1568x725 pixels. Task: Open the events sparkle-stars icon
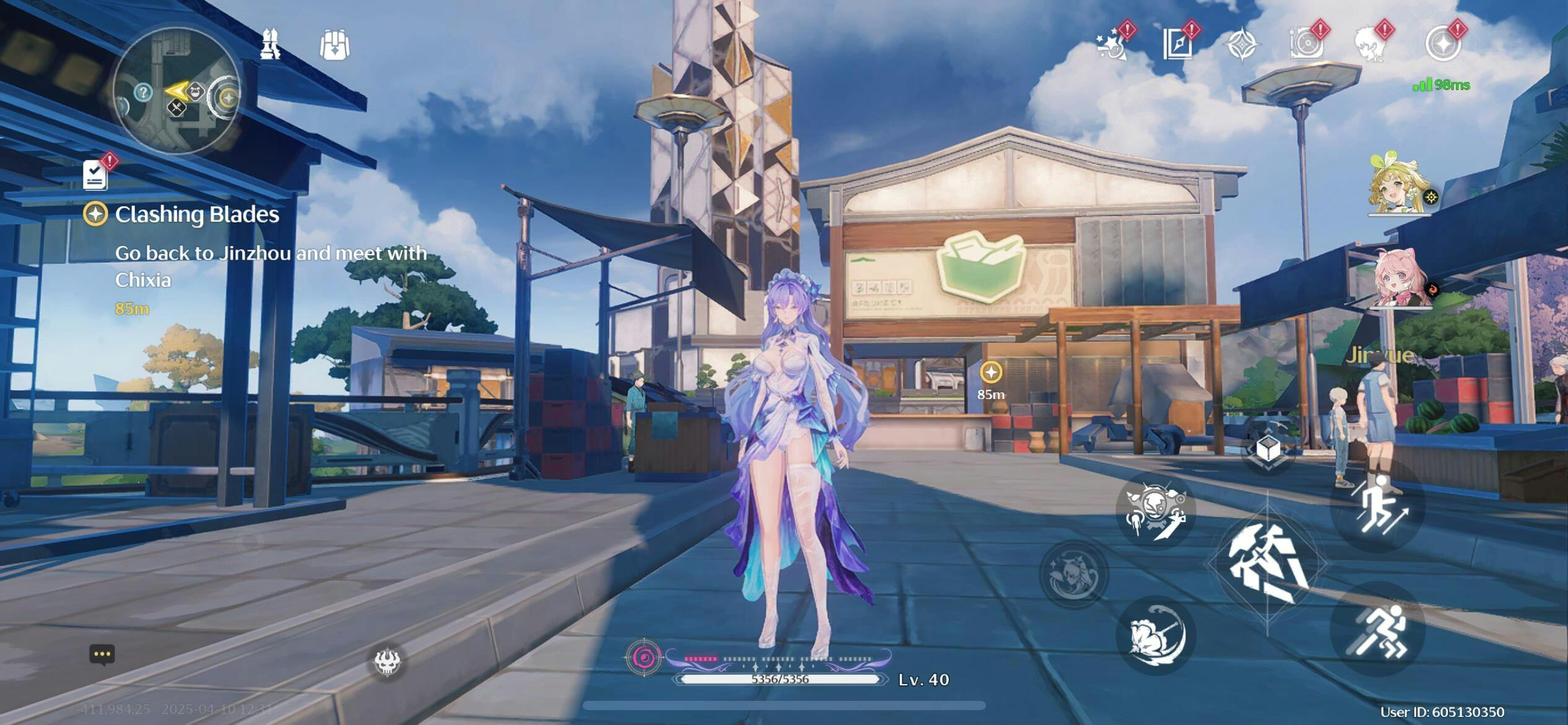pyautogui.click(x=1112, y=45)
